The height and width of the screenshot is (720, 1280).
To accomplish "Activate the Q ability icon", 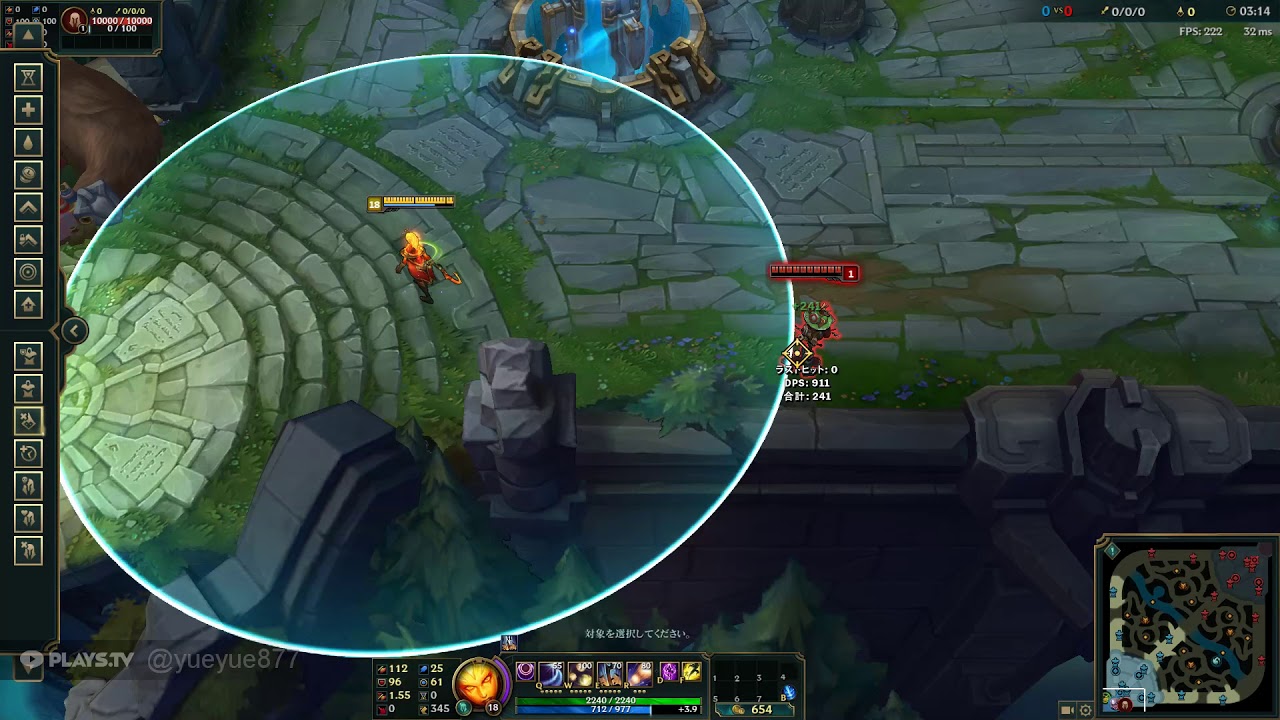I will [x=551, y=674].
